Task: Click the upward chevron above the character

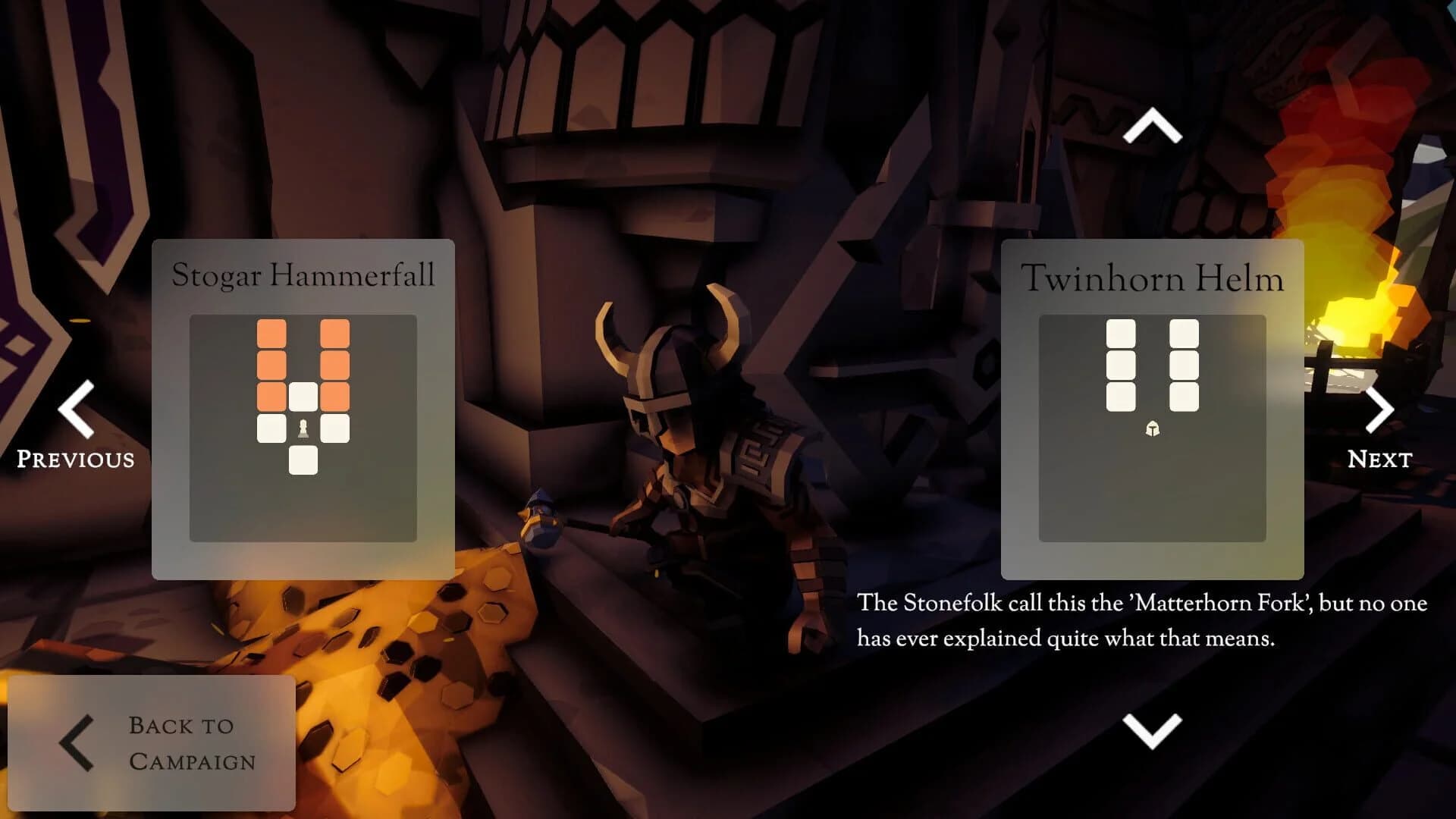Action: pyautogui.click(x=1152, y=125)
